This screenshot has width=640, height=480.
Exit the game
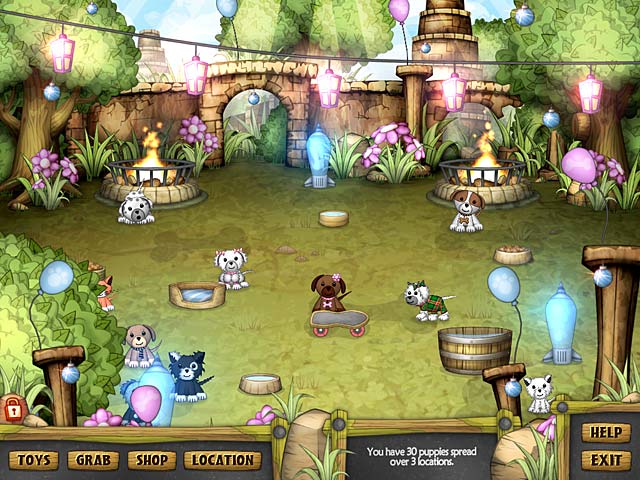[x=606, y=460]
